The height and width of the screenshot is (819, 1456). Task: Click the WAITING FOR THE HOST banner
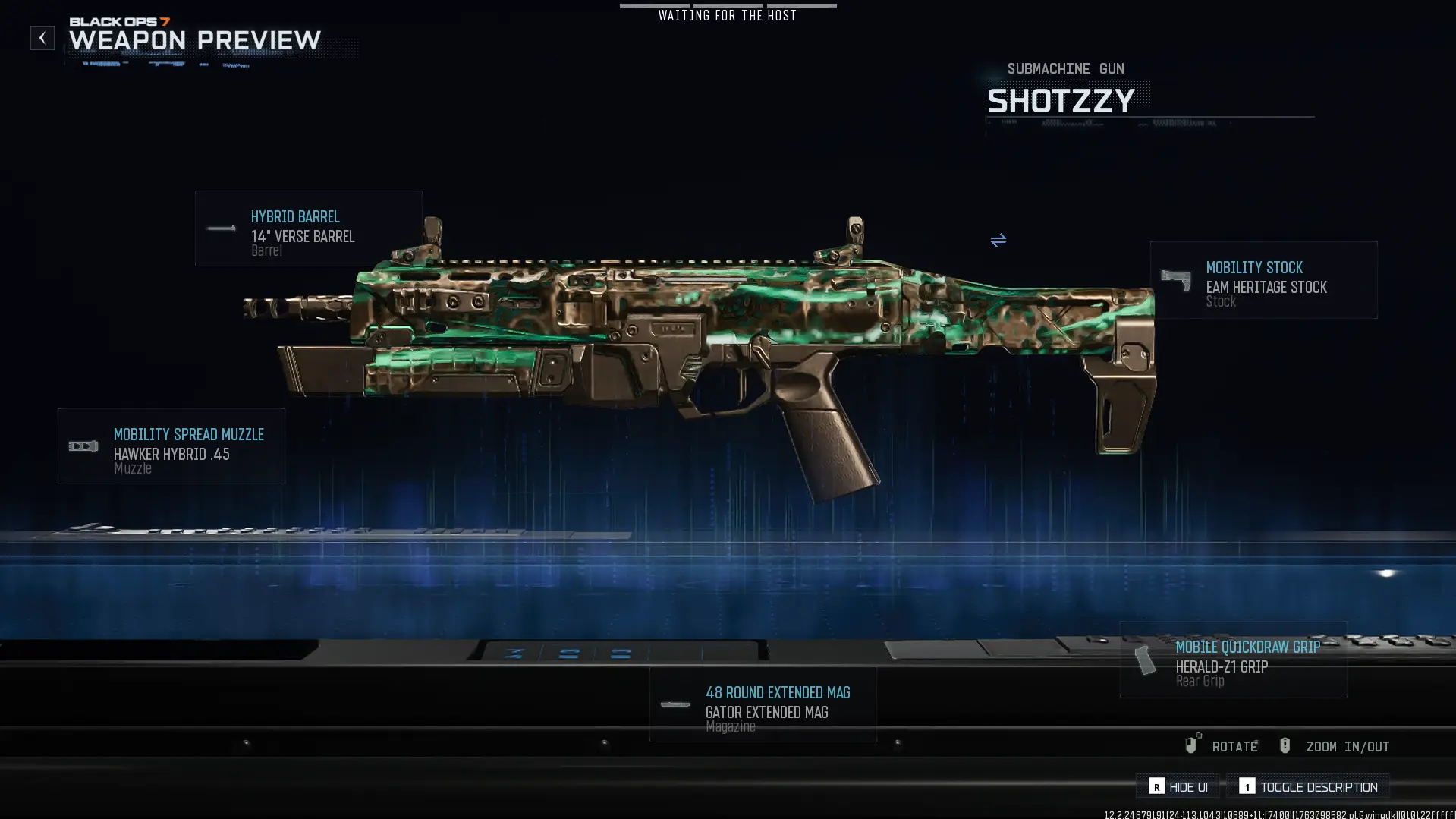coord(728,14)
